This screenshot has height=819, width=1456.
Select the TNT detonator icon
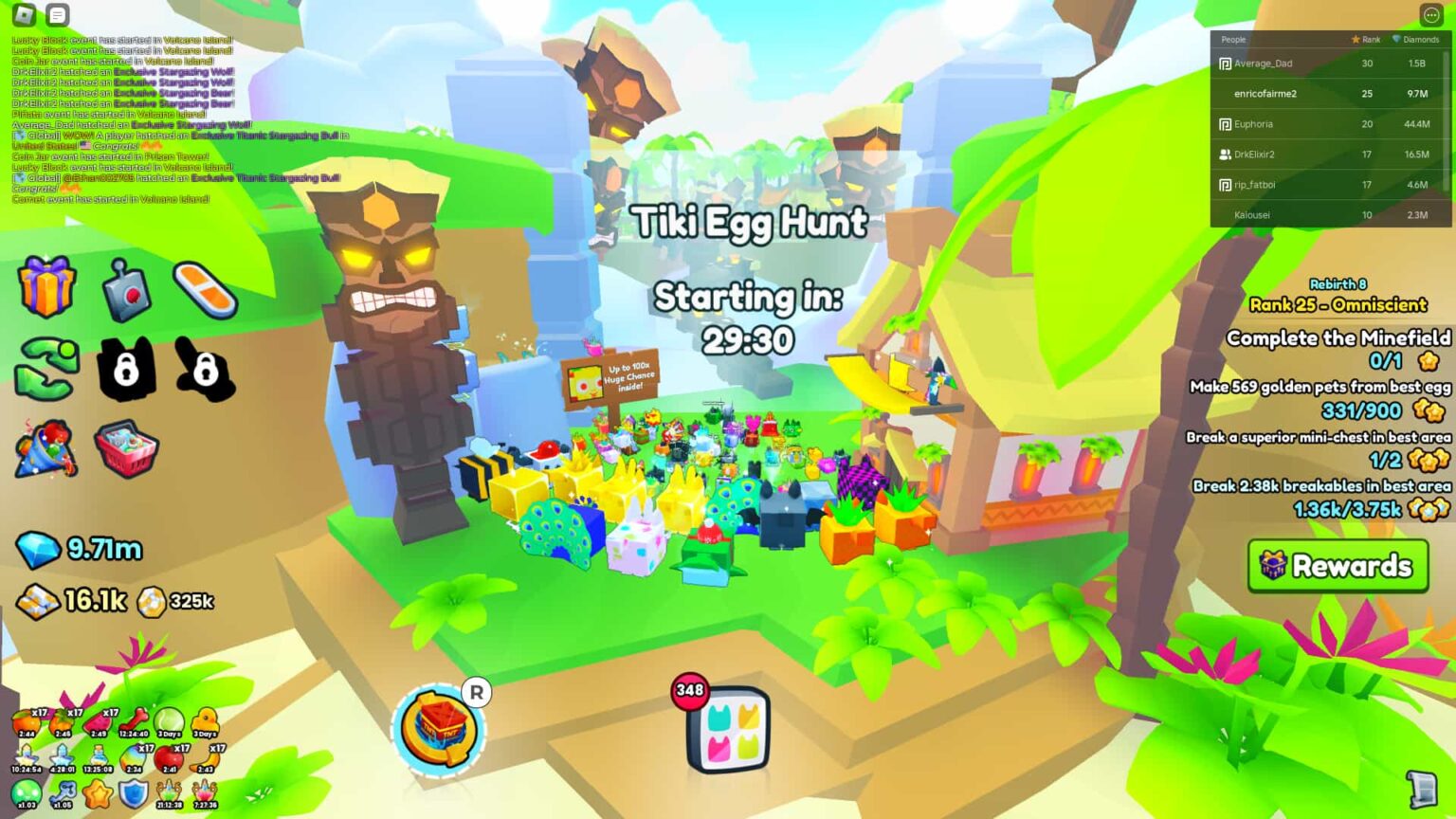tap(126, 289)
